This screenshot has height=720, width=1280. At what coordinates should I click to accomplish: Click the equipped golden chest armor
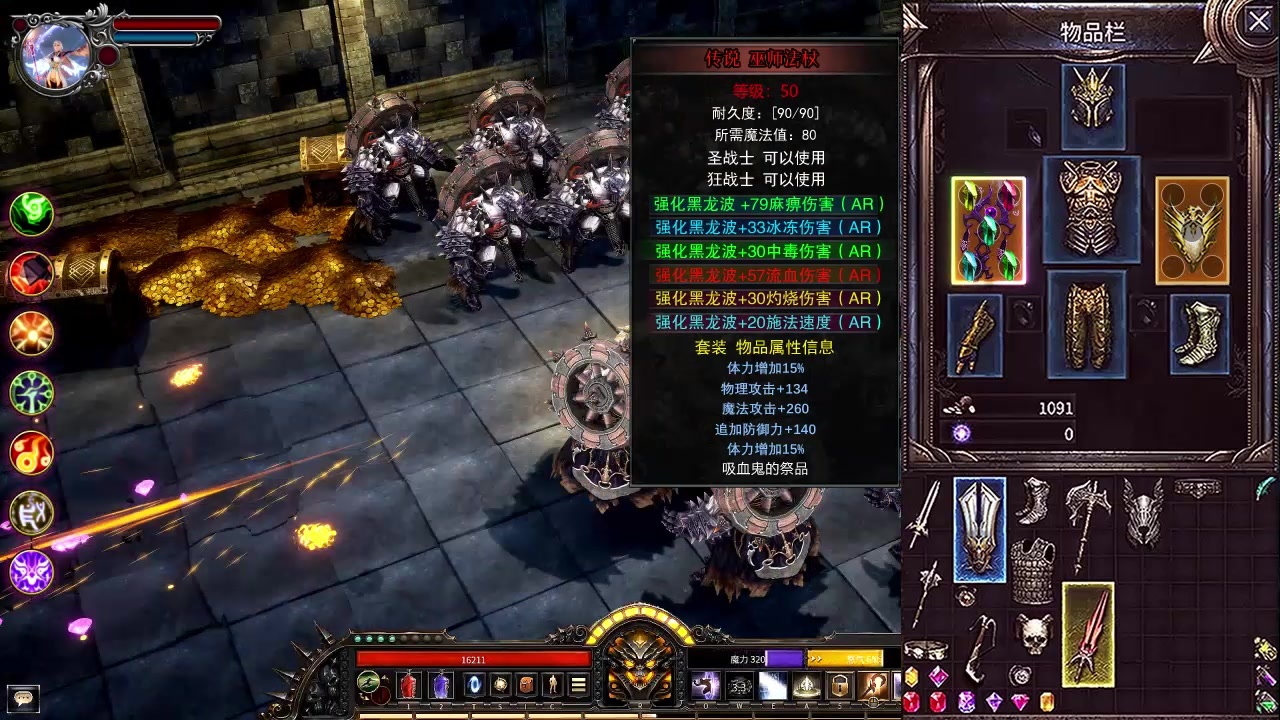tap(1091, 208)
